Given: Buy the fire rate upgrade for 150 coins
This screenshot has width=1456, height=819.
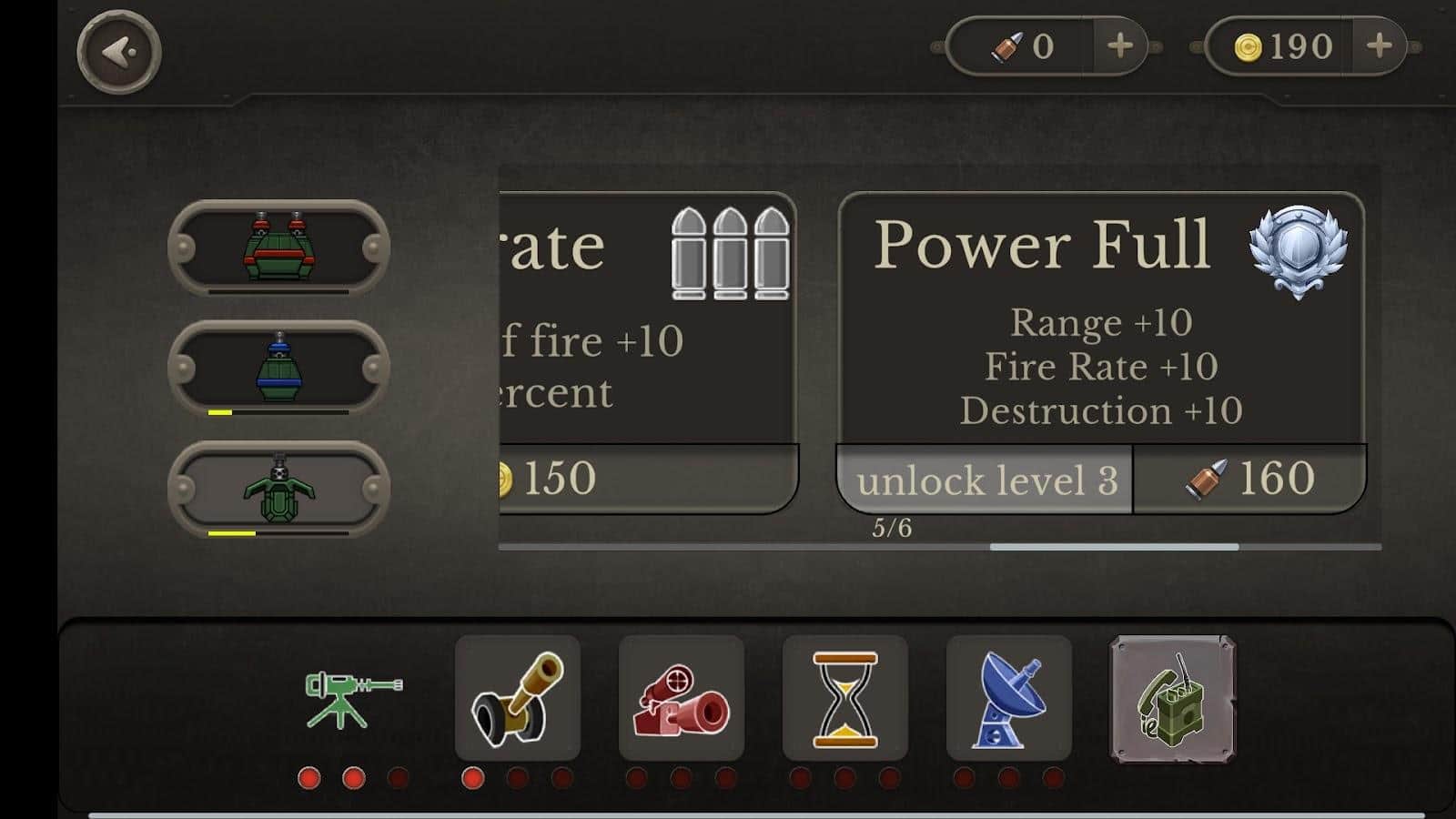Looking at the screenshot, I should click(648, 479).
